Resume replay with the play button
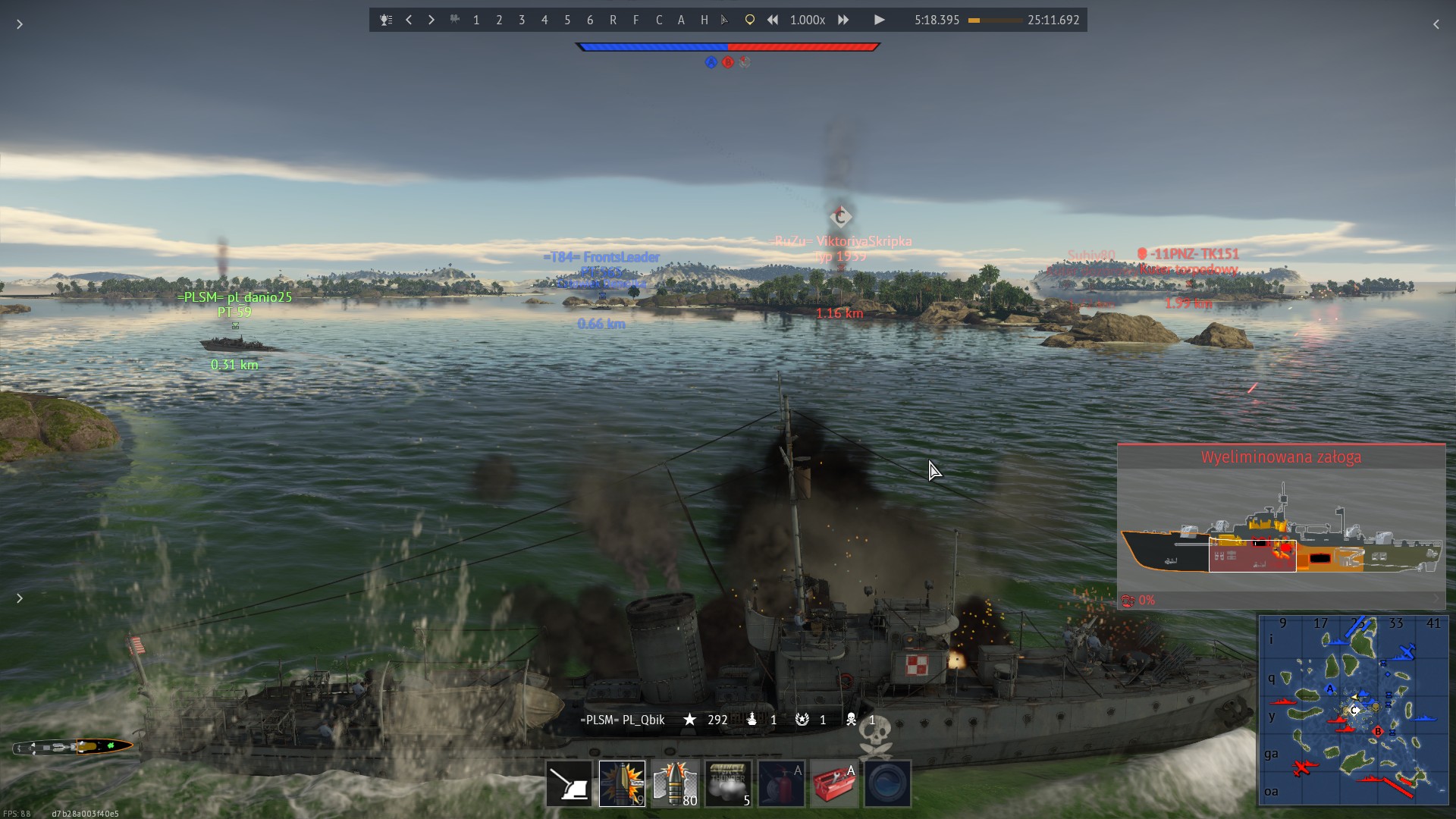The width and height of the screenshot is (1456, 819). pos(879,20)
